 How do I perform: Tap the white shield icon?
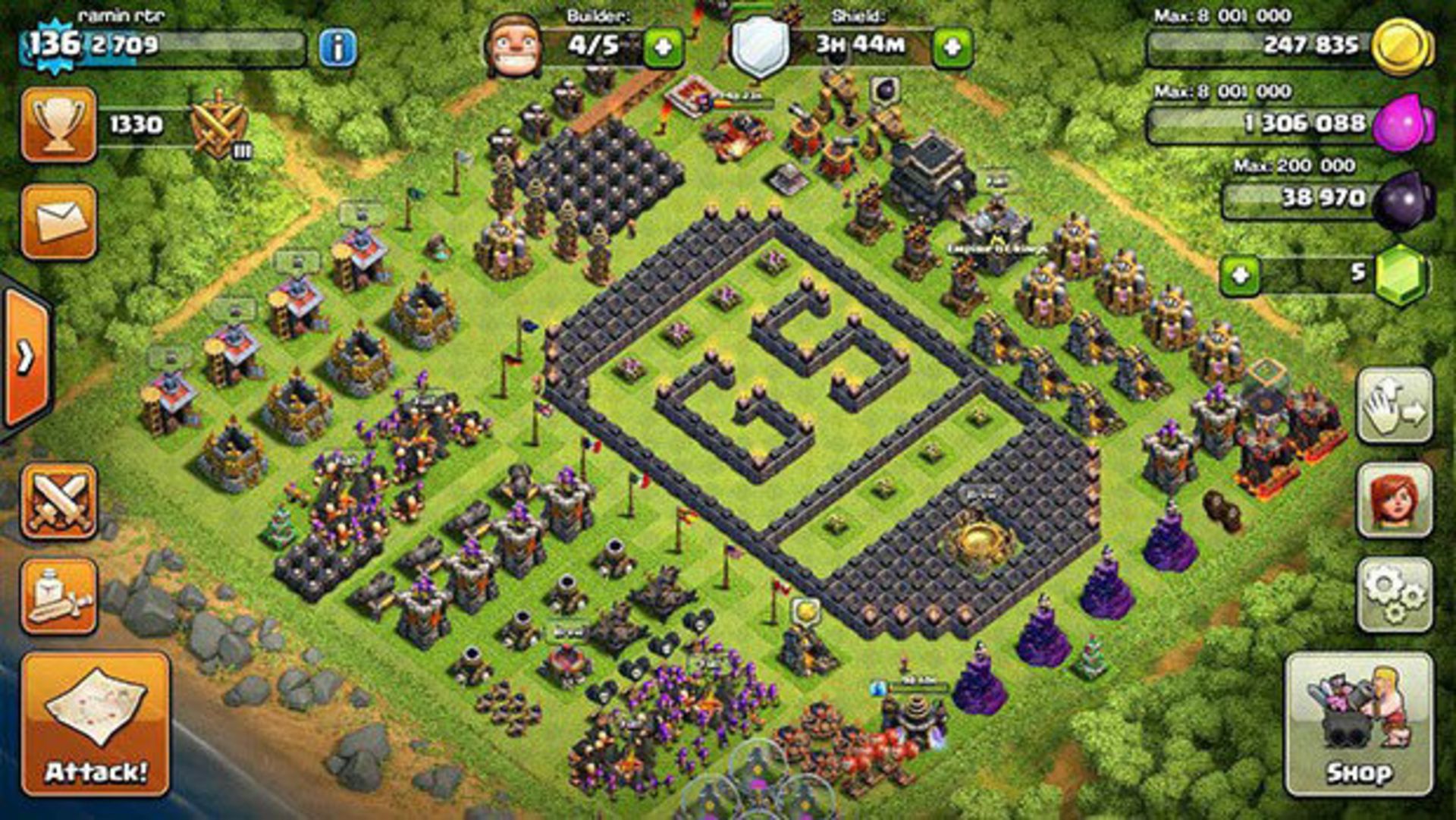(759, 47)
